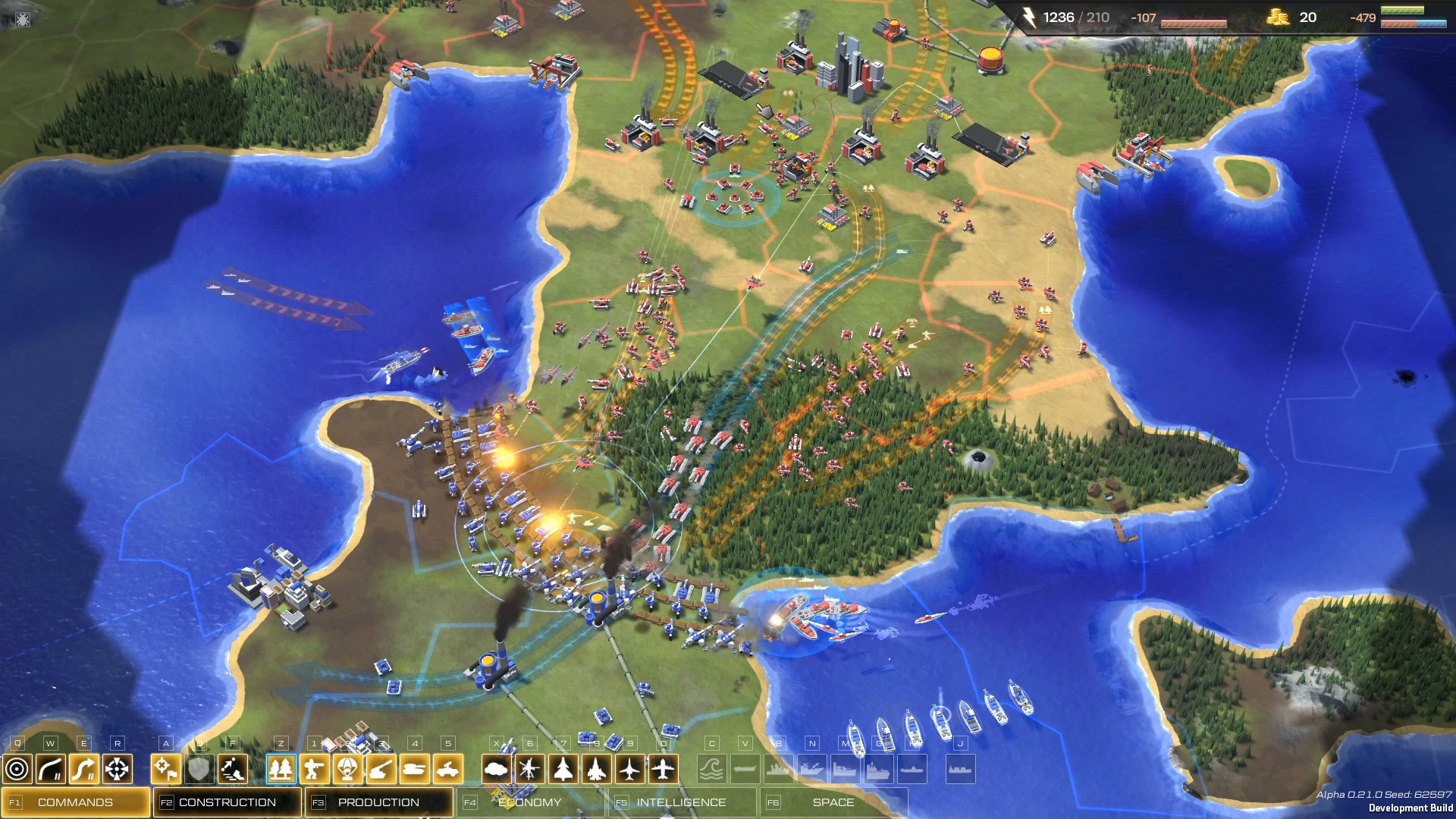1456x819 pixels.
Task: Select the retreat order icon (F)
Action: click(x=234, y=769)
